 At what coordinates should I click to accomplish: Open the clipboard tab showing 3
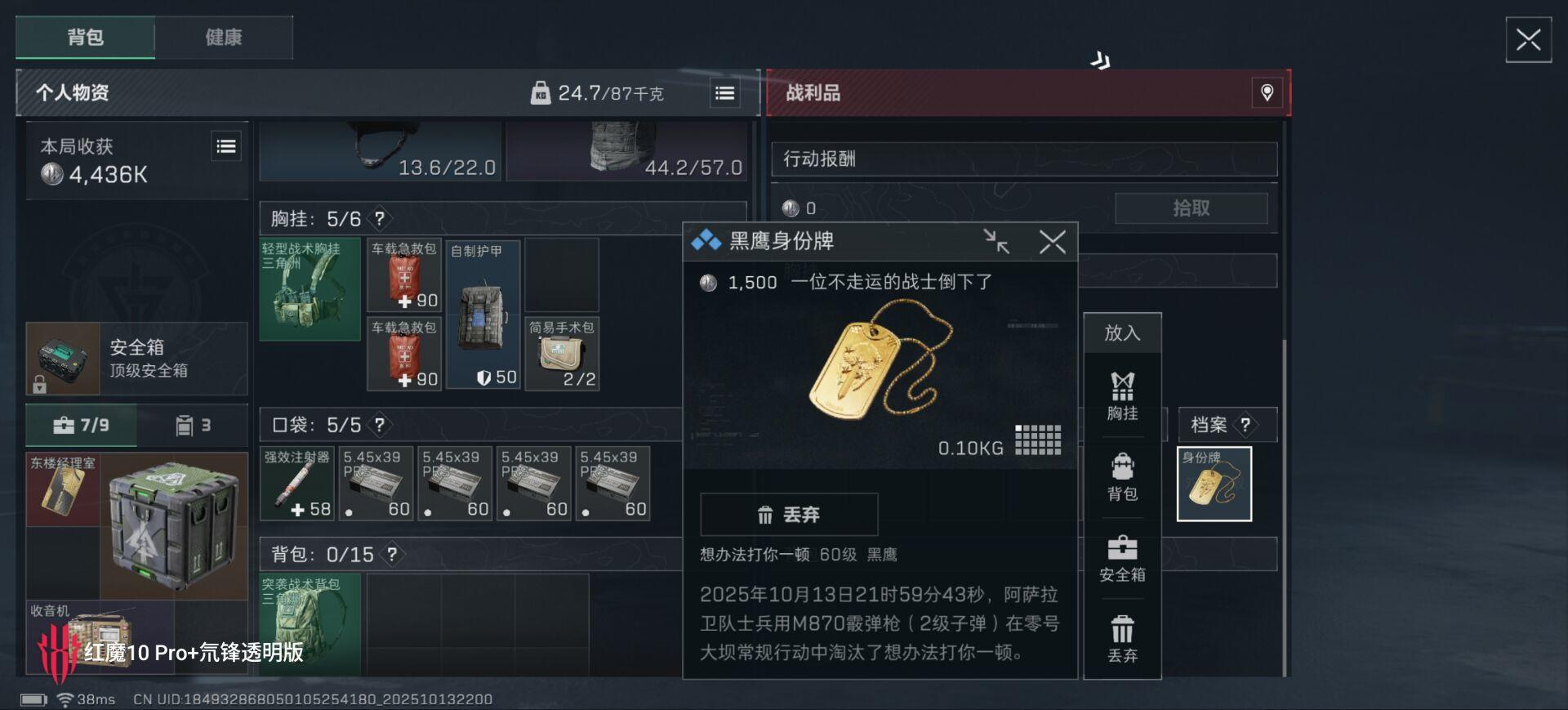point(196,424)
